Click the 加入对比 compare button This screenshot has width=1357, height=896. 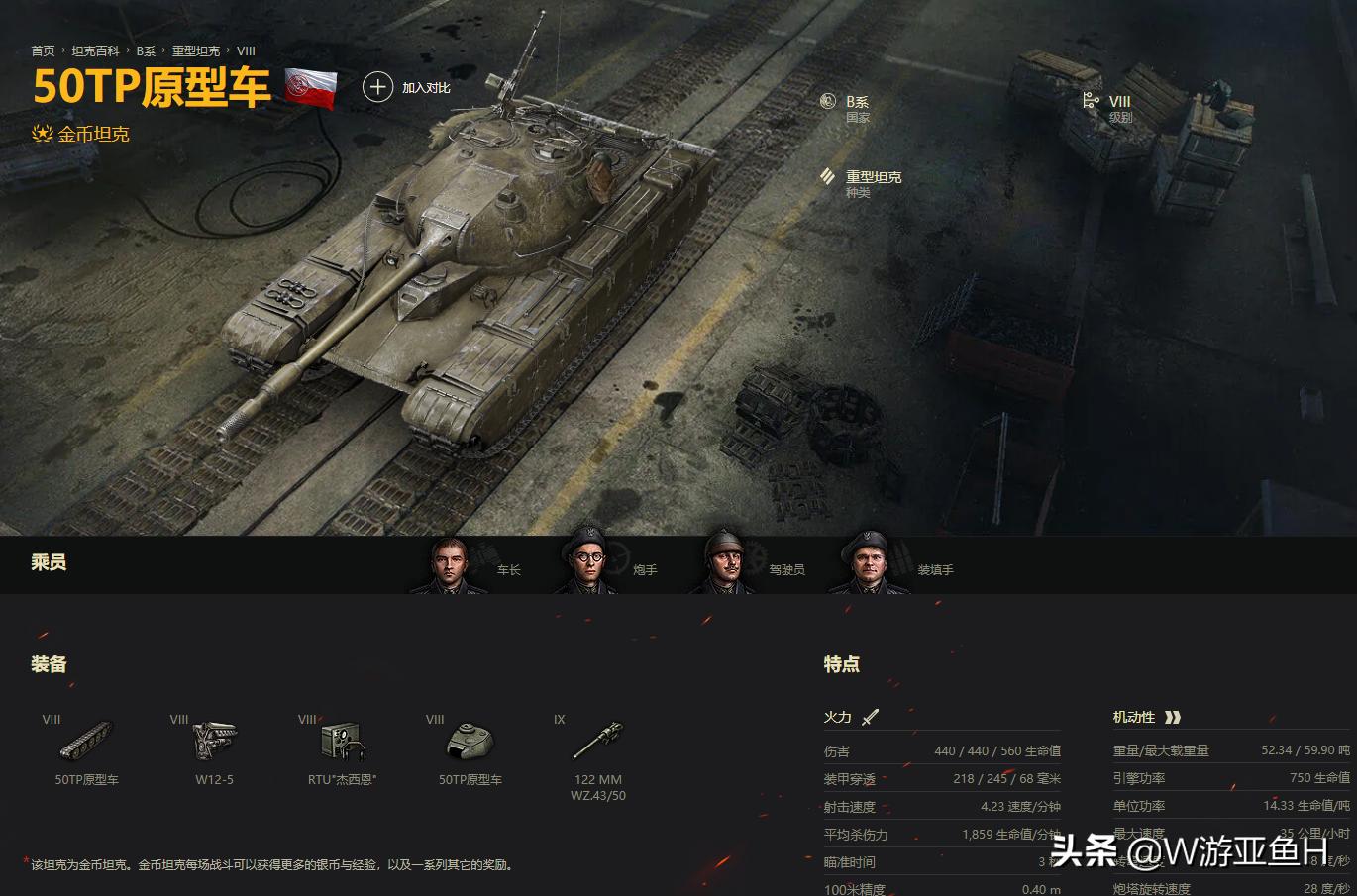tap(426, 87)
